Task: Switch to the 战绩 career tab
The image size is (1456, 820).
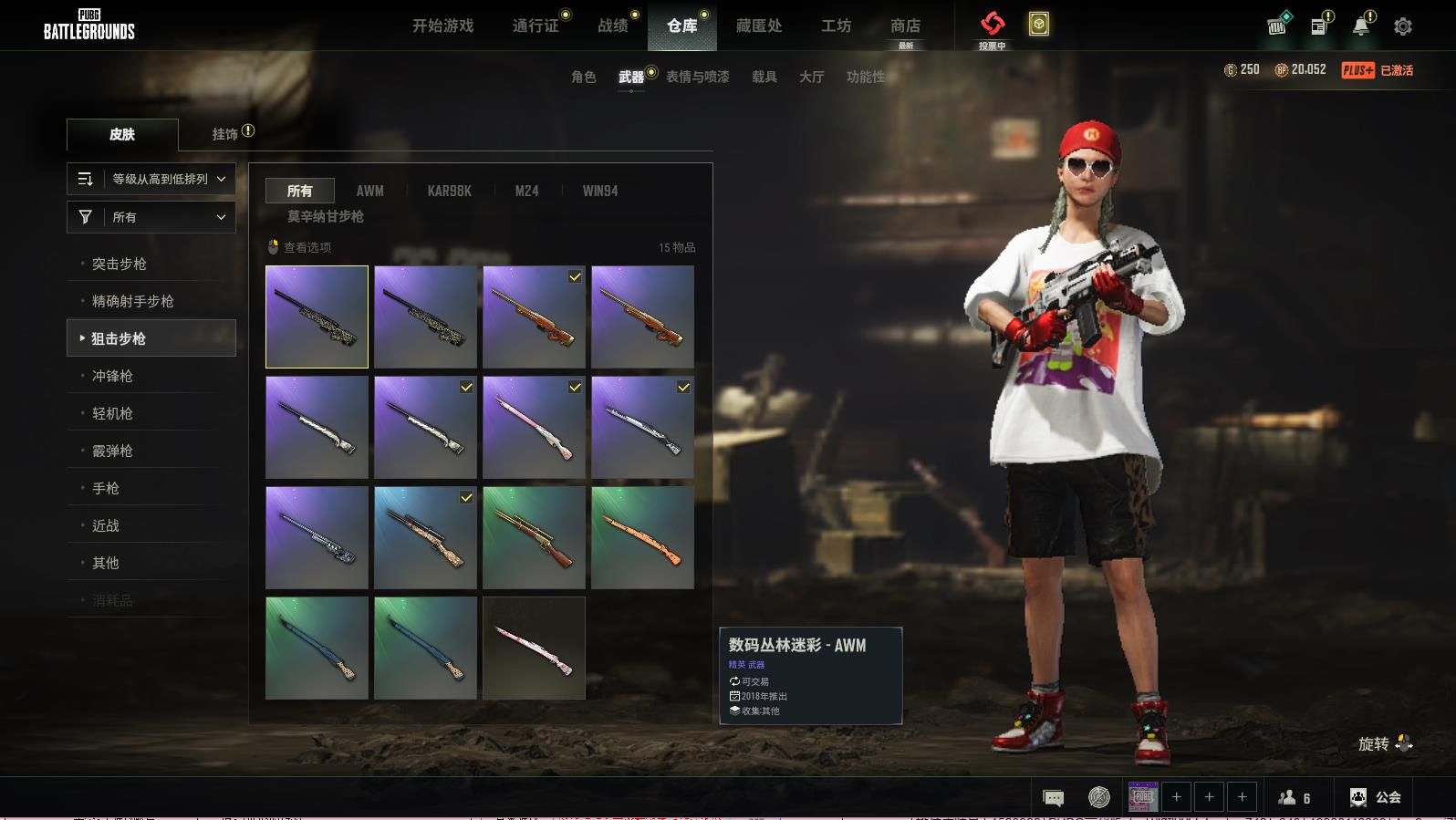Action: [x=613, y=26]
